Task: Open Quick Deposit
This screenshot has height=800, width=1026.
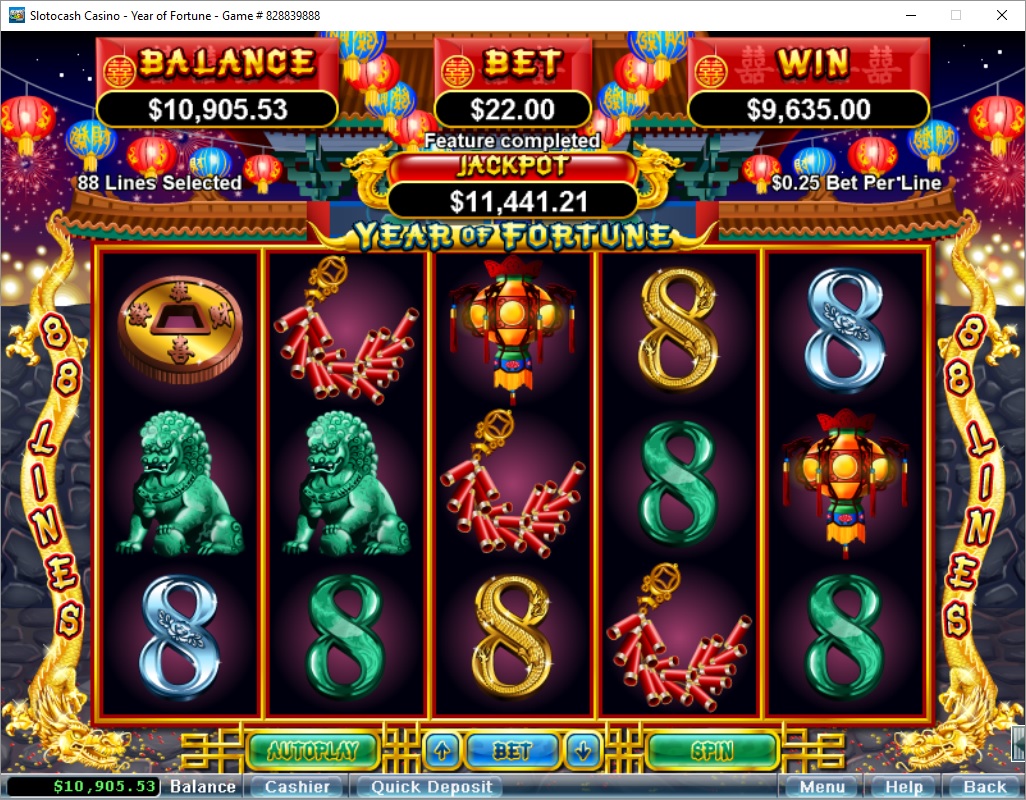Action: [x=431, y=787]
